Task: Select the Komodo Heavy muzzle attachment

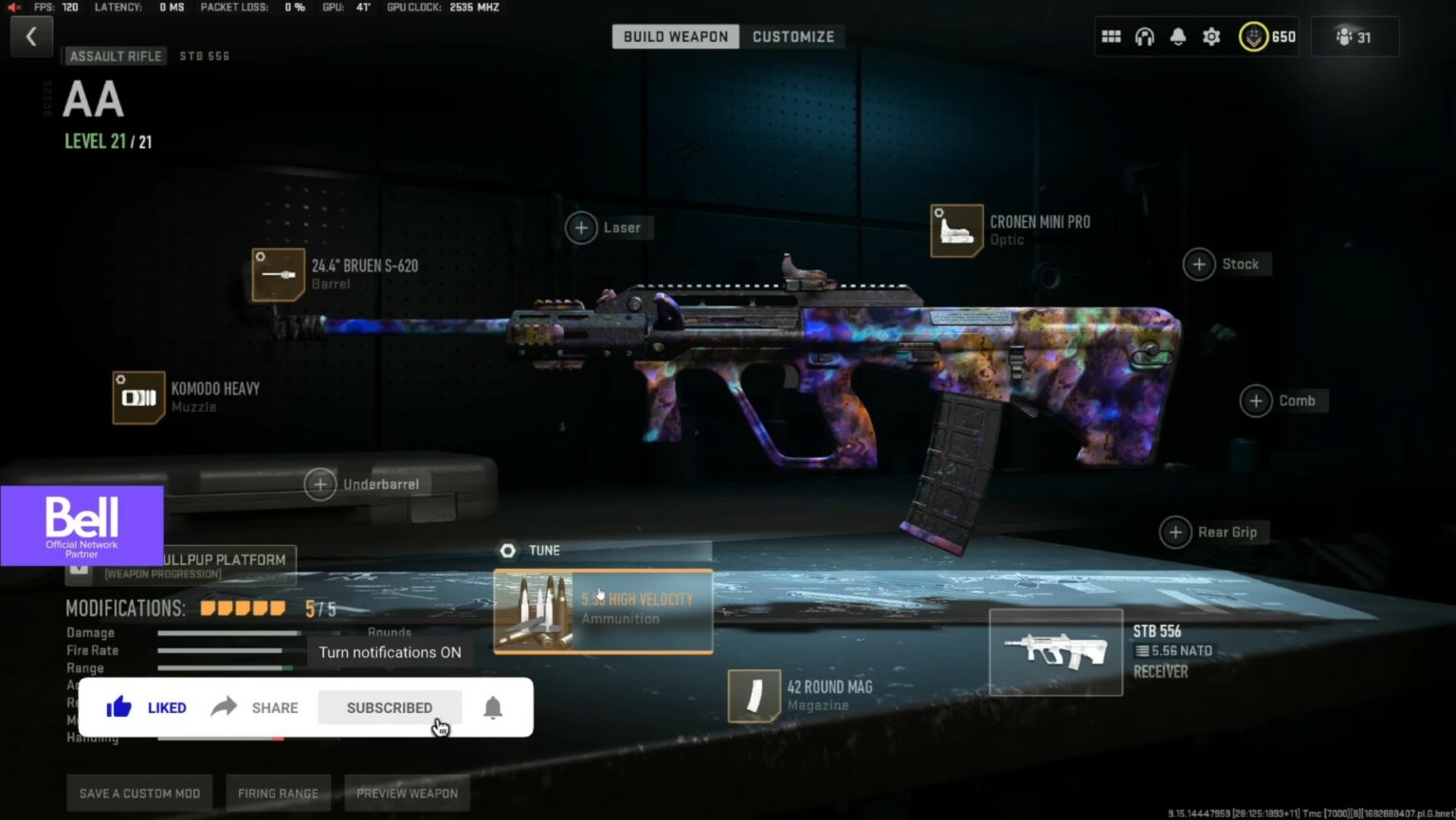Action: [x=138, y=397]
